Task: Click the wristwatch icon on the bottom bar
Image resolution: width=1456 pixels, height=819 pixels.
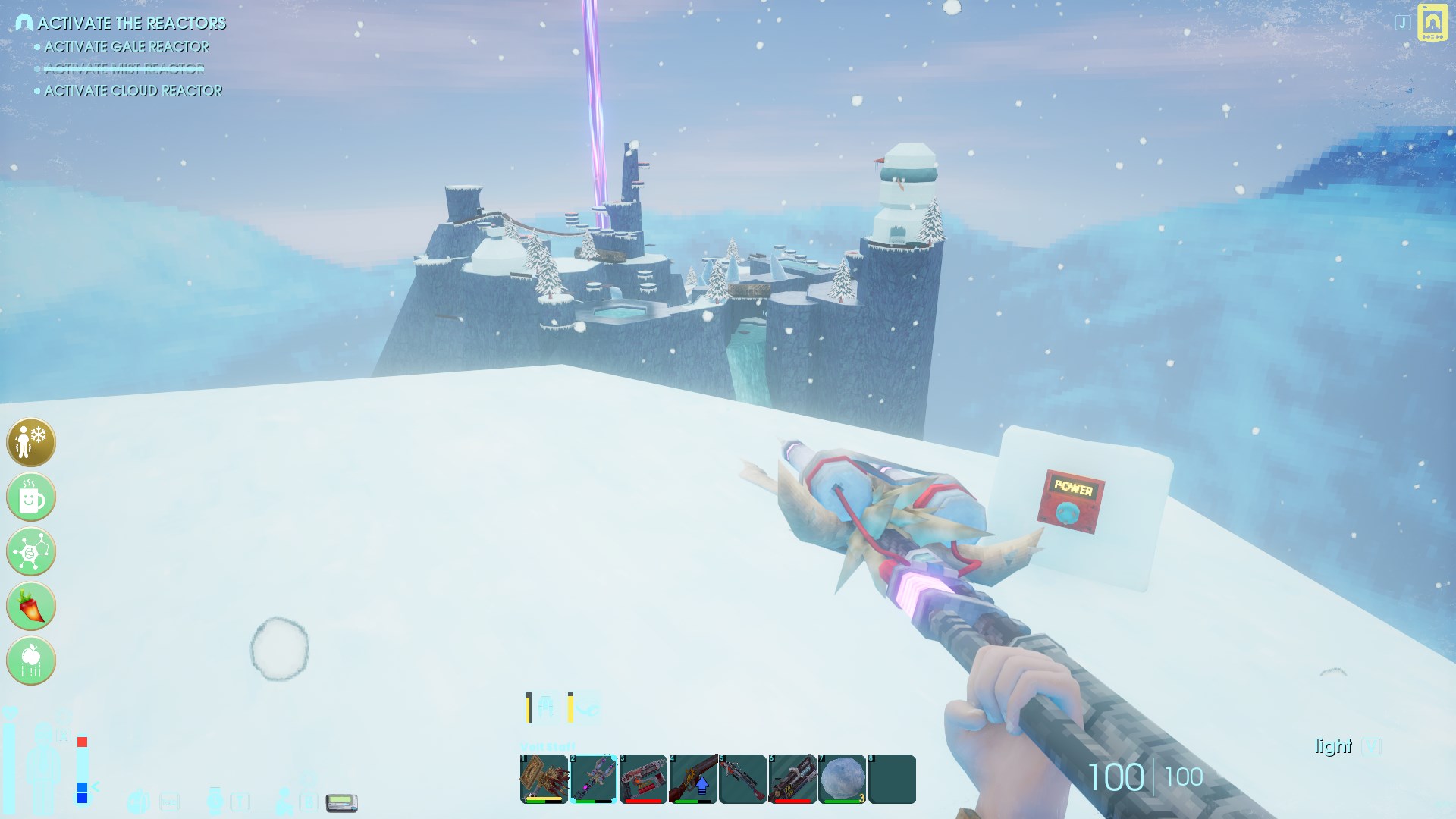Action: [215, 801]
